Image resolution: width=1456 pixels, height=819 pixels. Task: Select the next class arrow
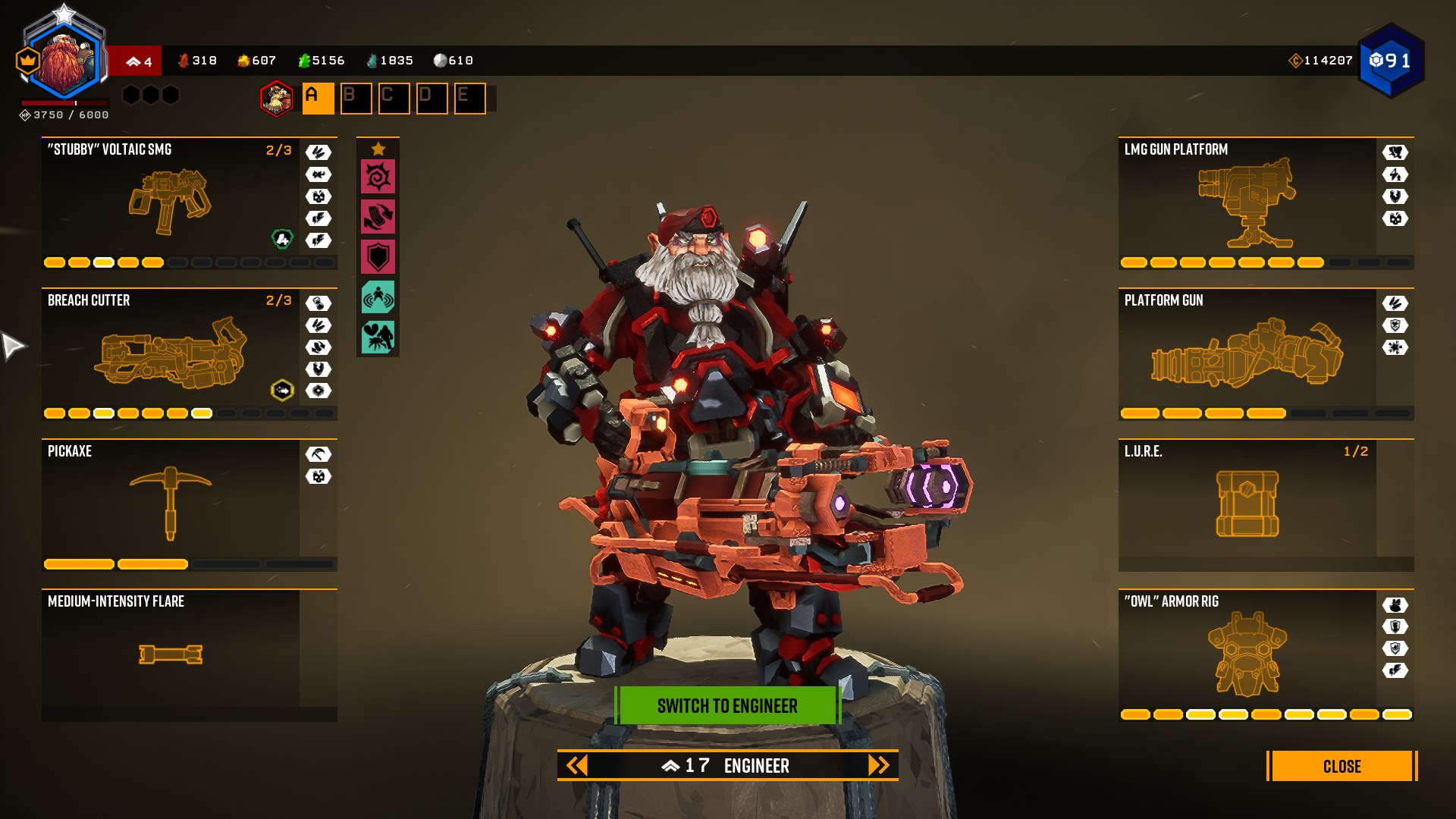point(878,766)
